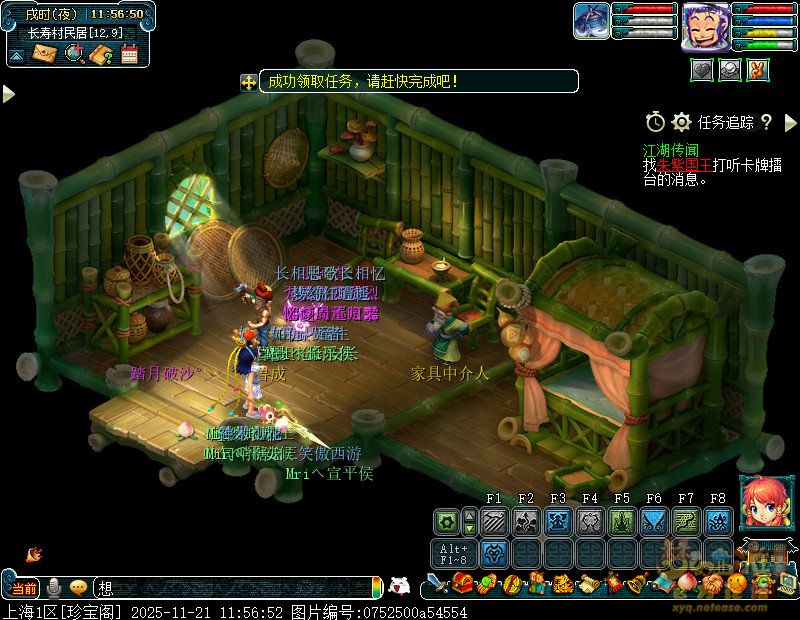This screenshot has width=800, height=620.
Task: Open the calendar activity icon
Action: 128,54
